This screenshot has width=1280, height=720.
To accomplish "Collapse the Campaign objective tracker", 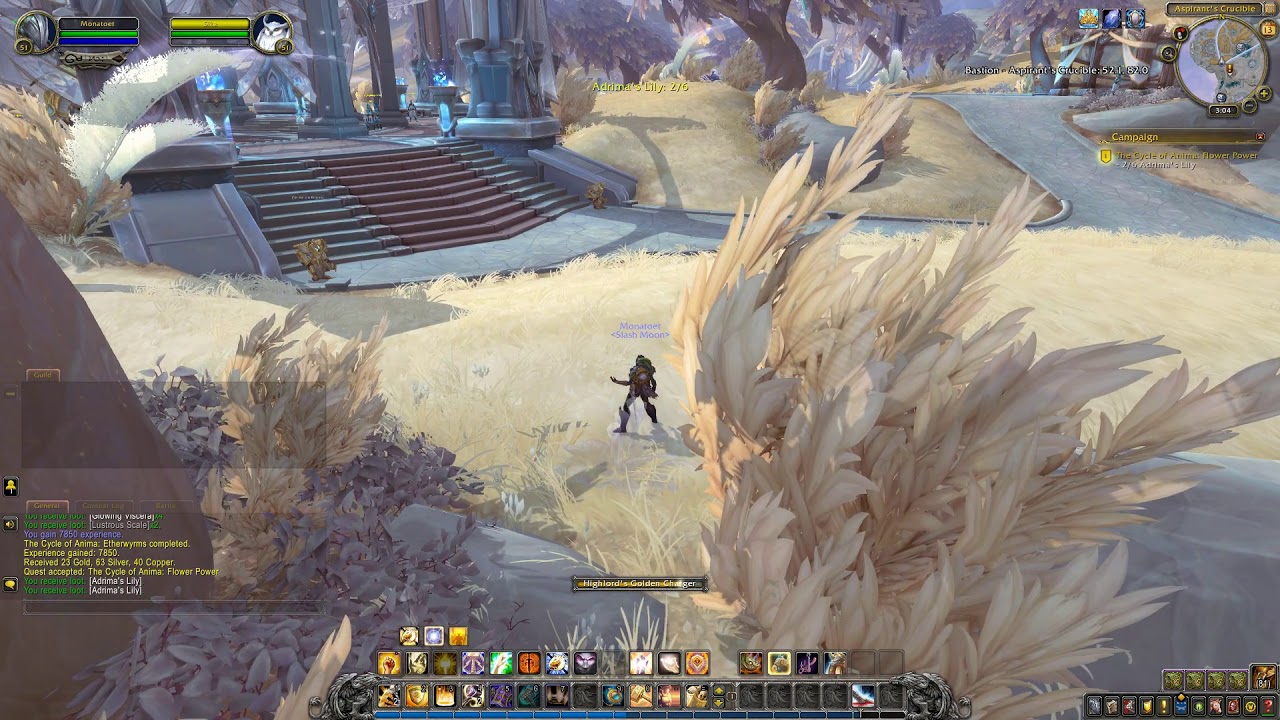I will click(1261, 137).
